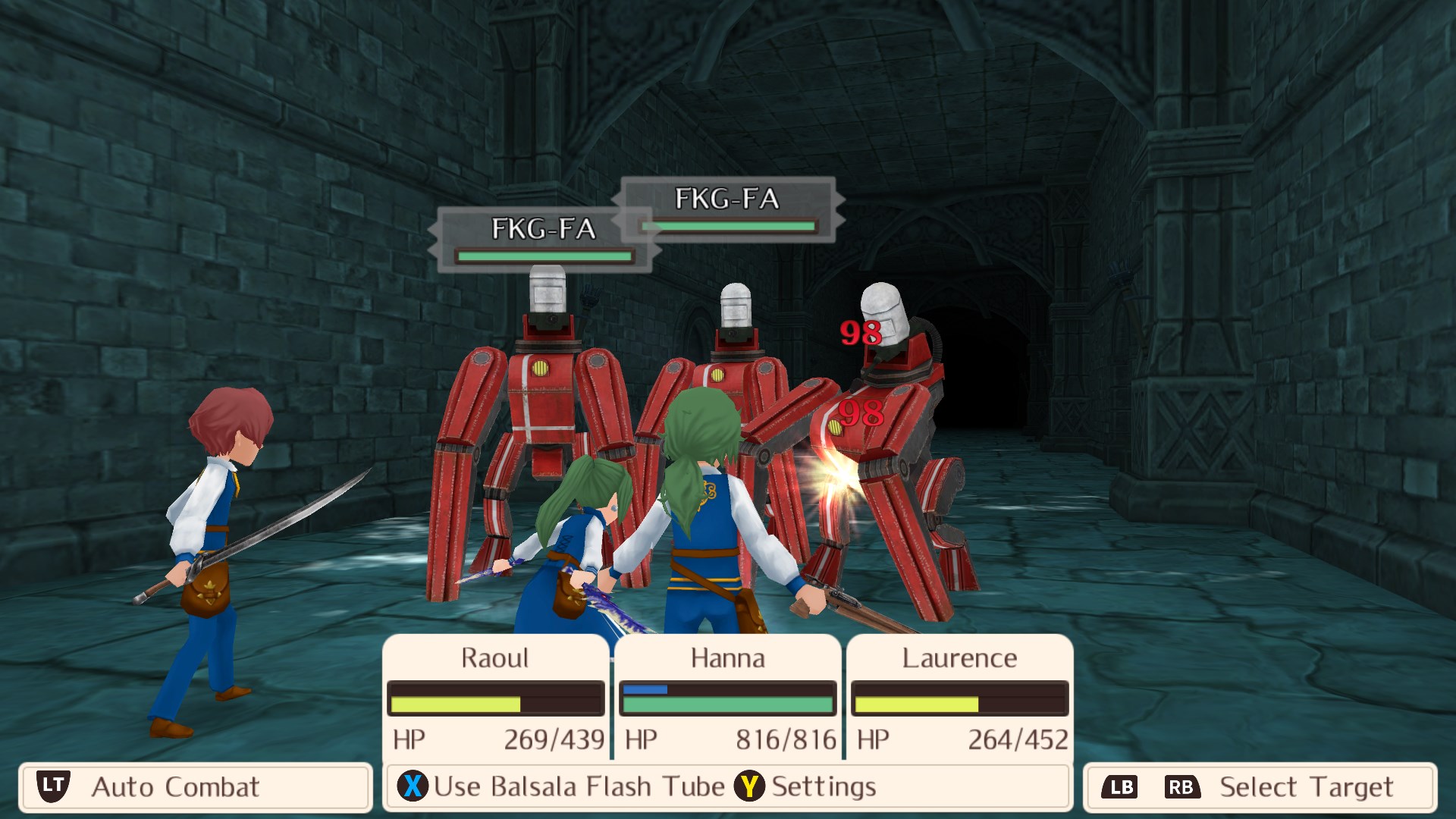Toggle Auto Combat
The width and height of the screenshot is (1456, 819).
pos(174,787)
